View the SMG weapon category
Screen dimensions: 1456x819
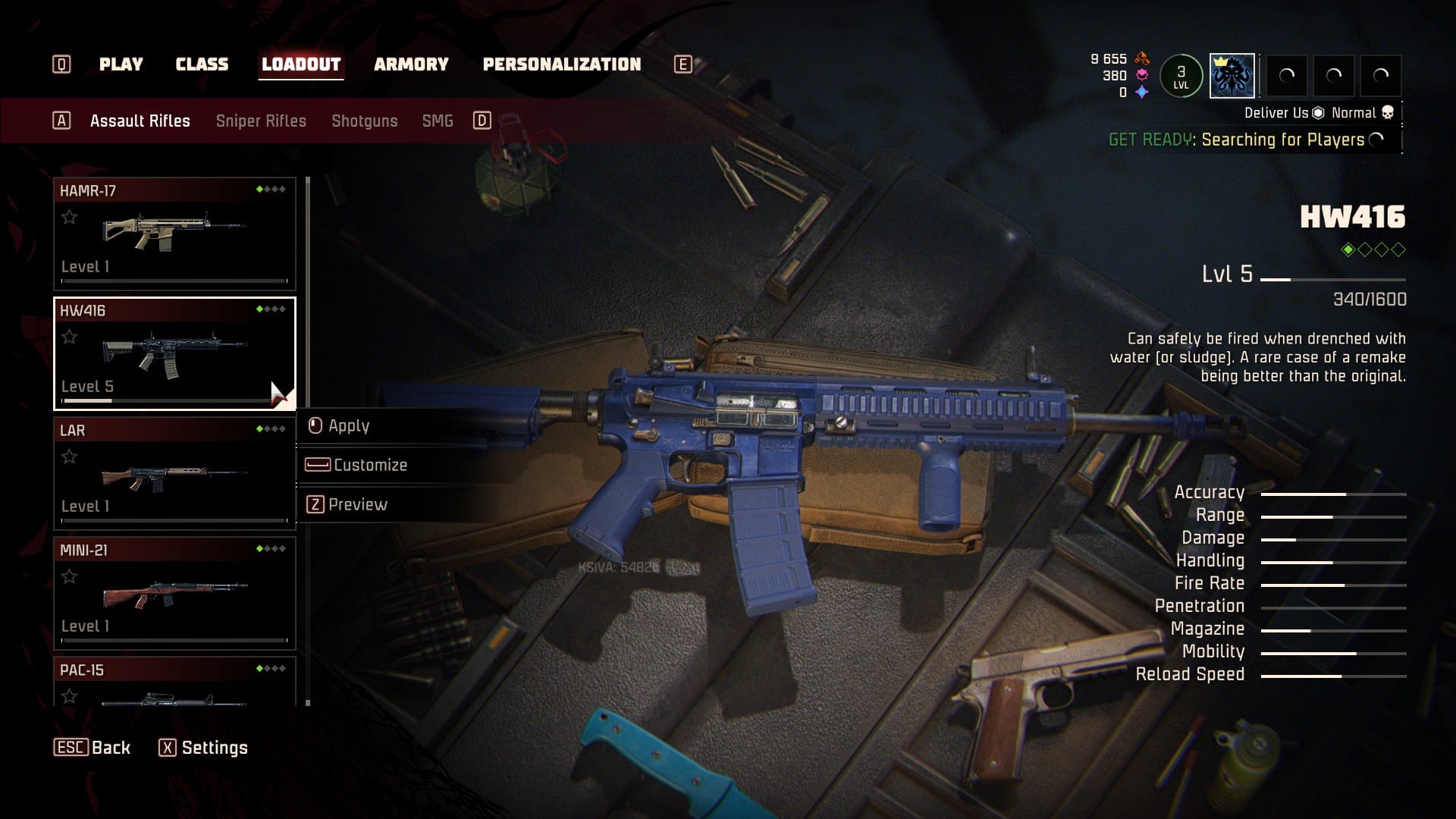pos(438,121)
